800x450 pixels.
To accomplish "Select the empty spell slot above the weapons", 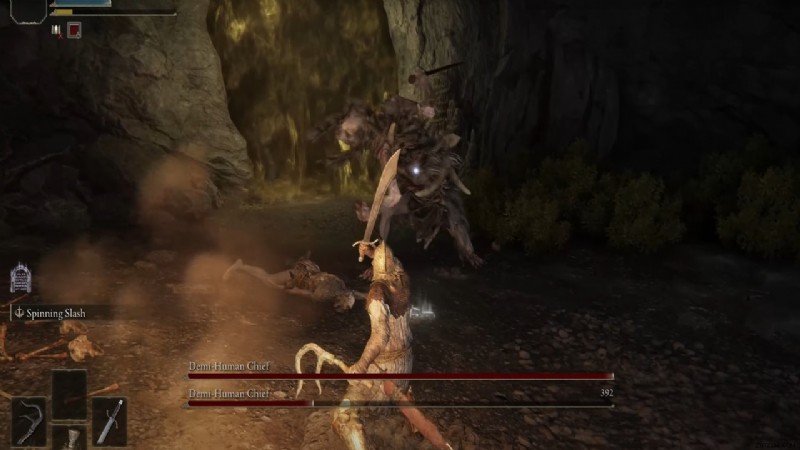I will point(69,393).
